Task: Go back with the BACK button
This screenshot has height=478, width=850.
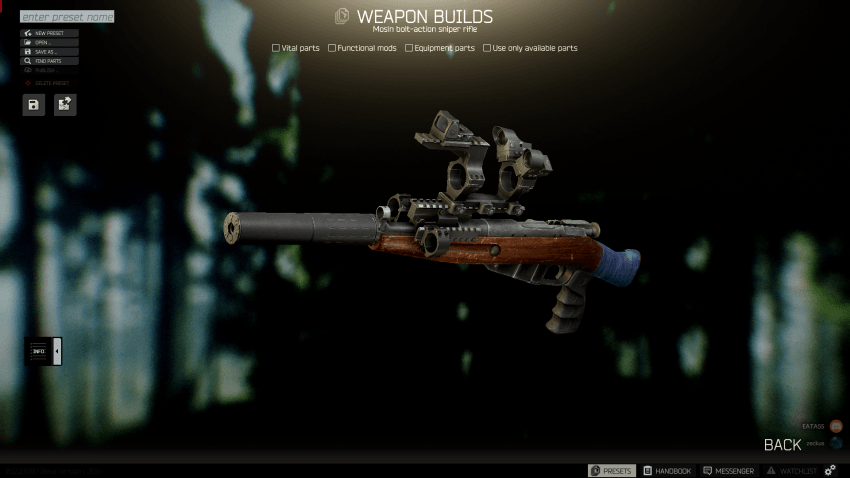Action: click(782, 445)
